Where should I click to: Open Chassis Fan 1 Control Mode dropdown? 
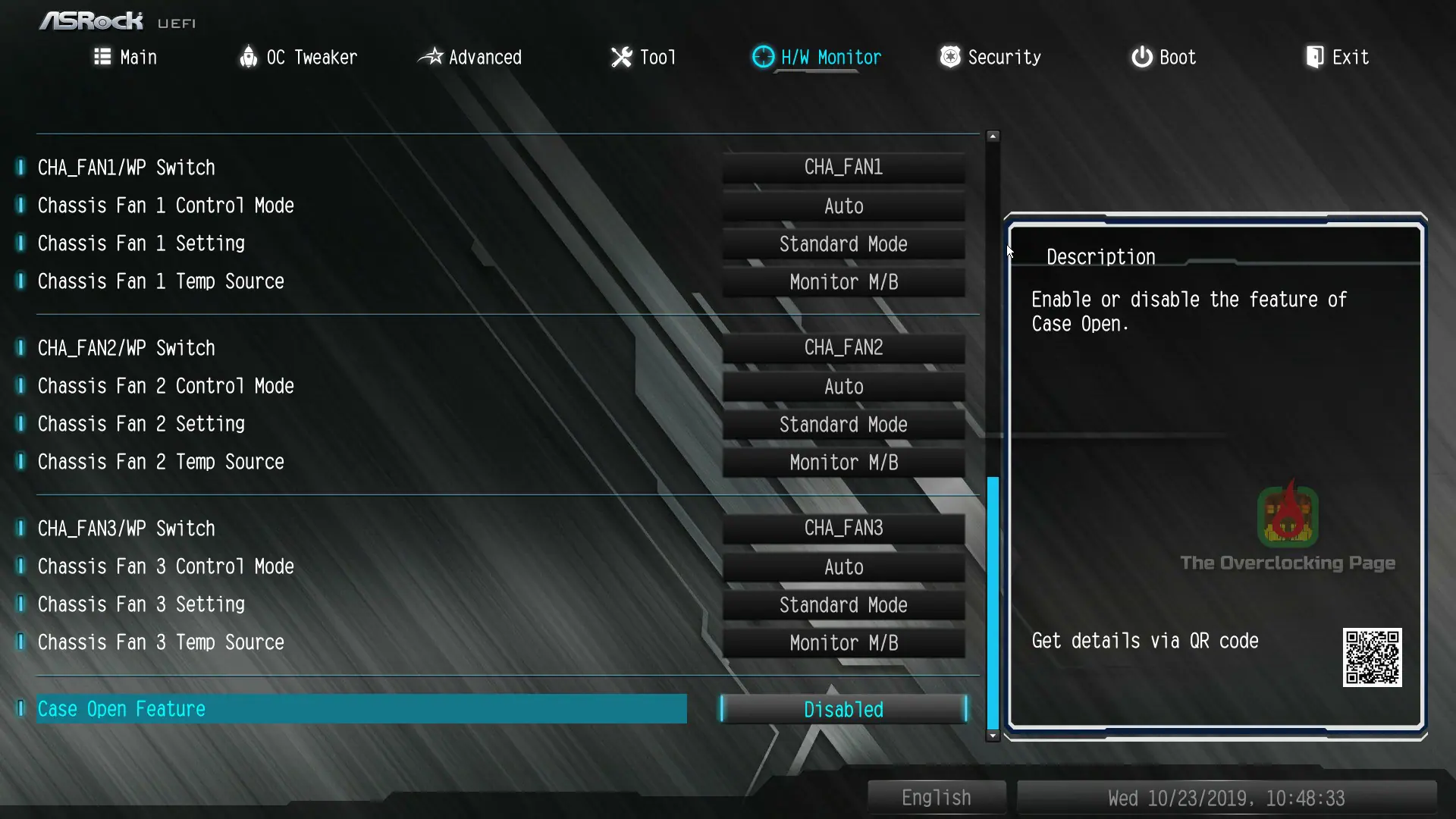tap(843, 206)
